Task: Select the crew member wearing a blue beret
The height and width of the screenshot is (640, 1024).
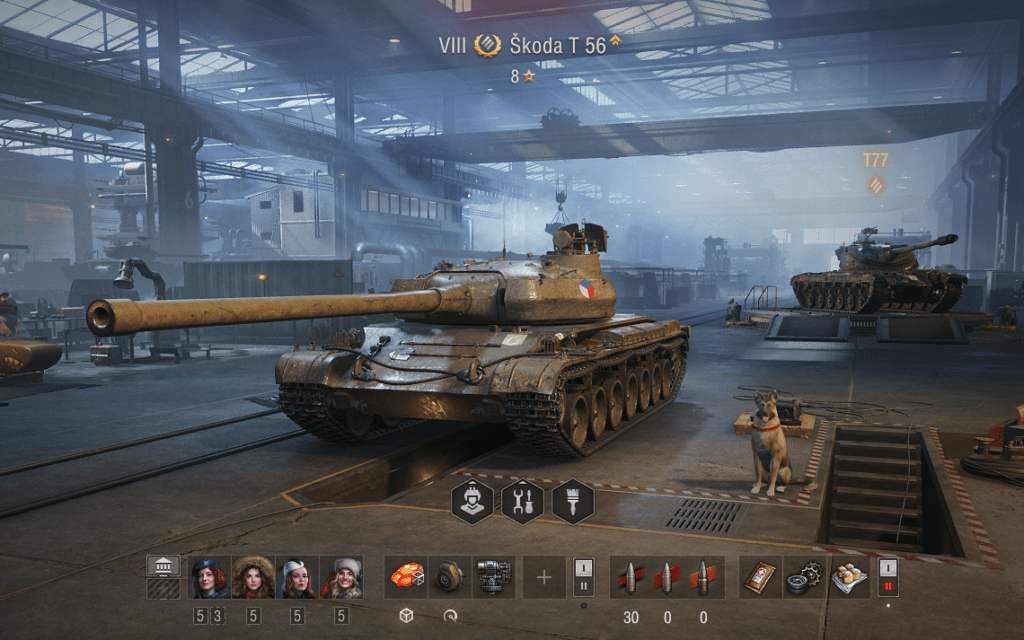Action: [x=209, y=577]
